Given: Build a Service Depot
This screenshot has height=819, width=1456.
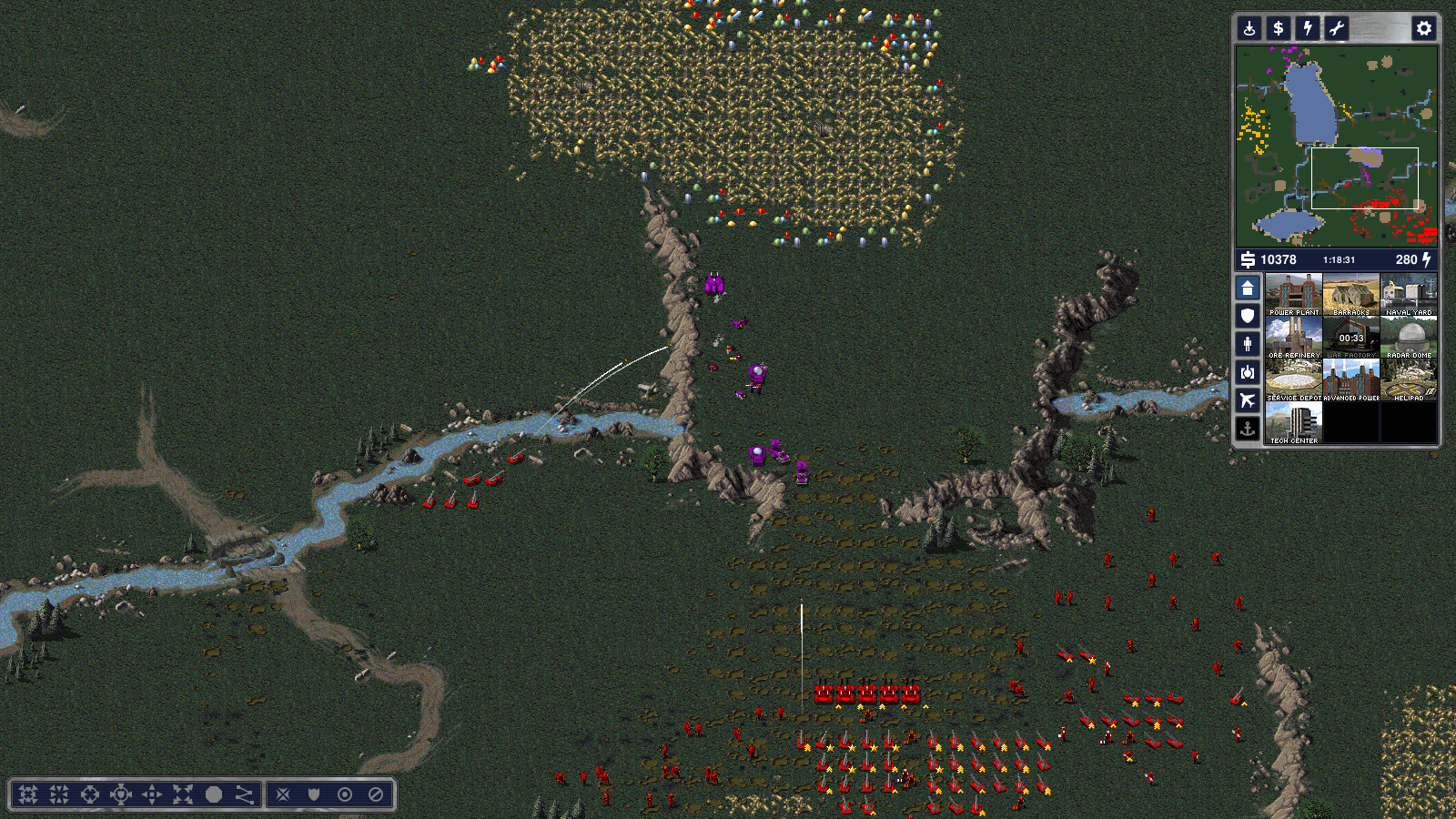Looking at the screenshot, I should click(x=1293, y=379).
